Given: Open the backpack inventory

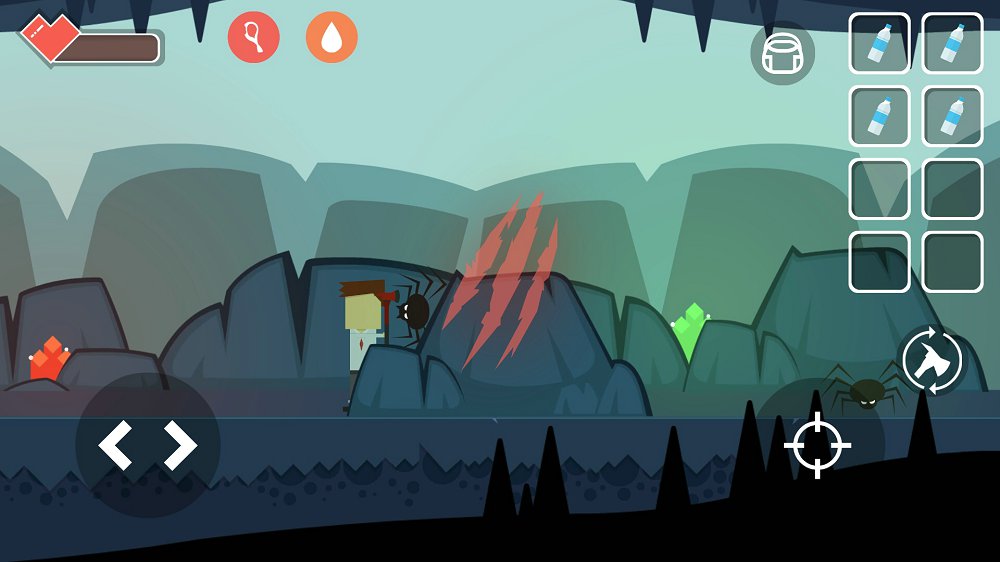Looking at the screenshot, I should (x=782, y=53).
